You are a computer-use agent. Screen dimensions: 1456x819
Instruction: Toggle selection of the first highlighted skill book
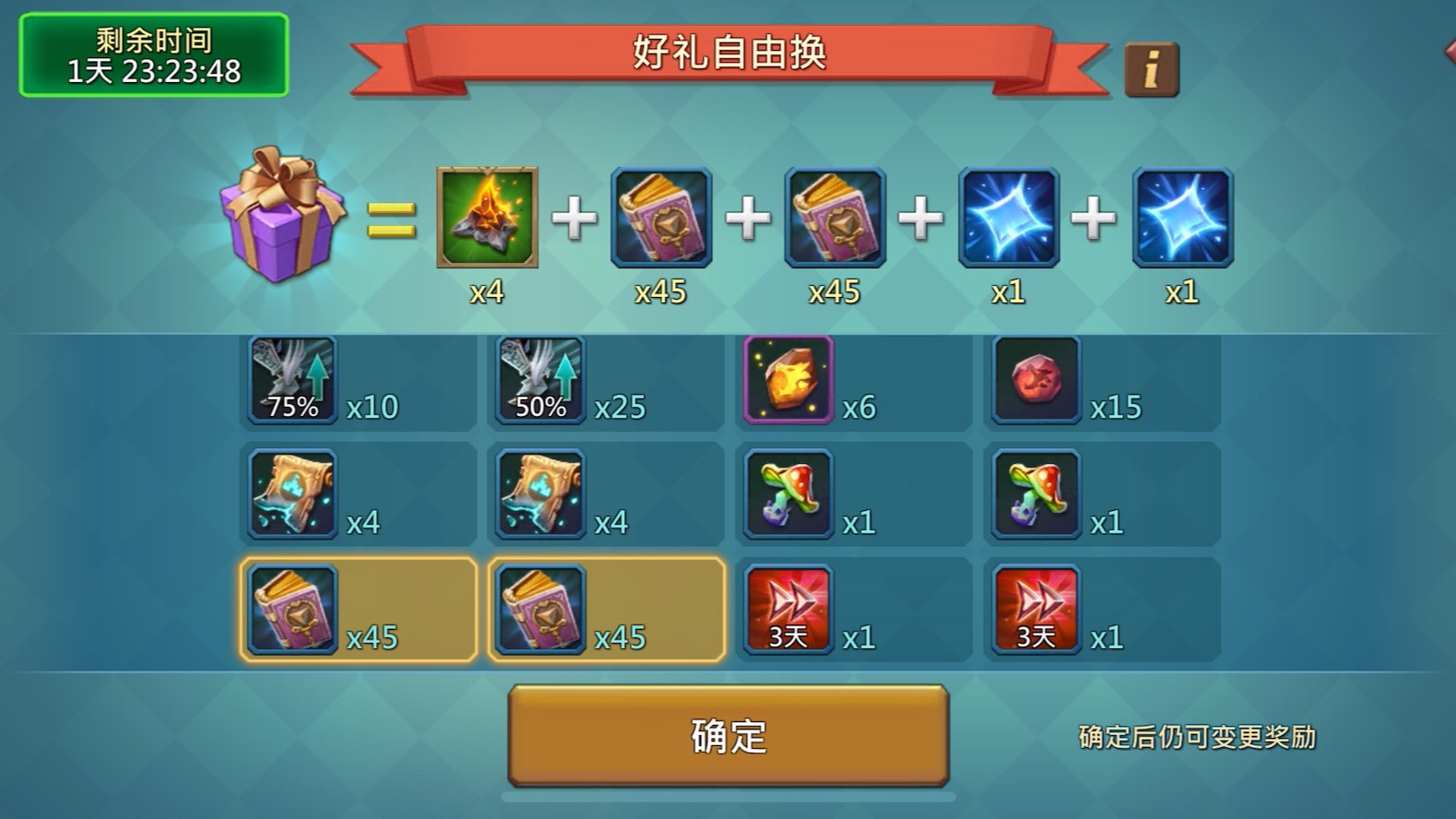click(292, 610)
